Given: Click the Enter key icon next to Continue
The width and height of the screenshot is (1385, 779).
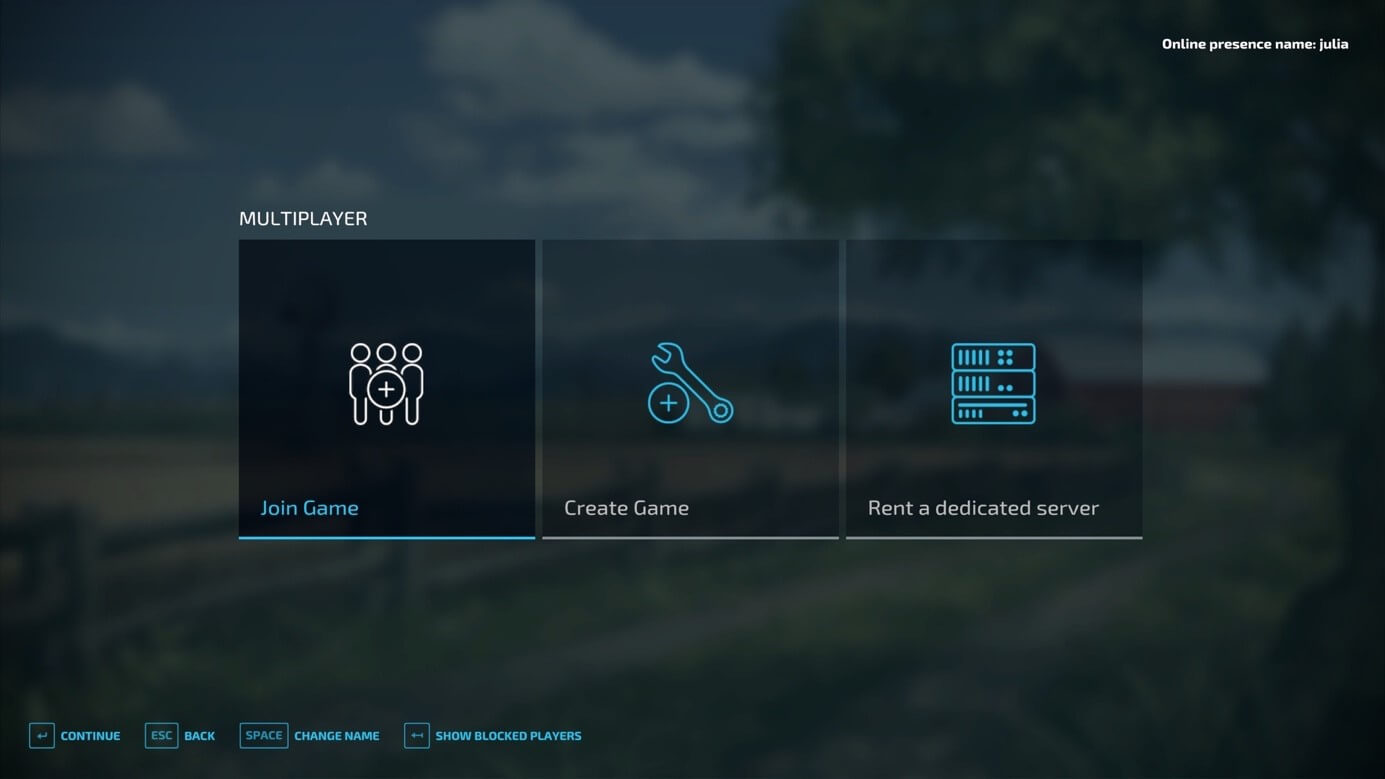Looking at the screenshot, I should (x=41, y=735).
